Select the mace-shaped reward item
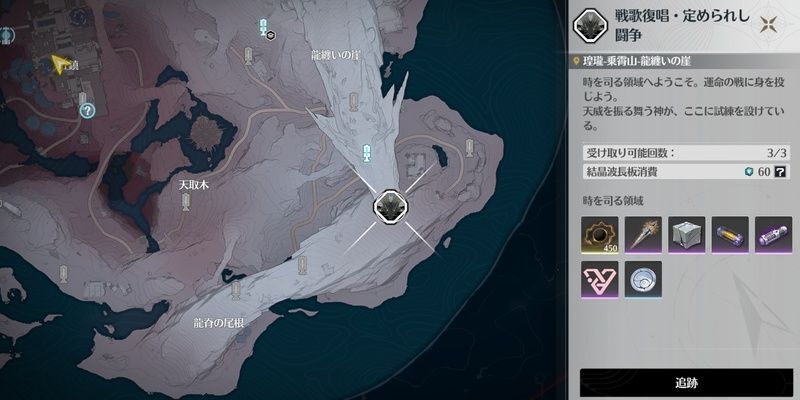 (643, 236)
